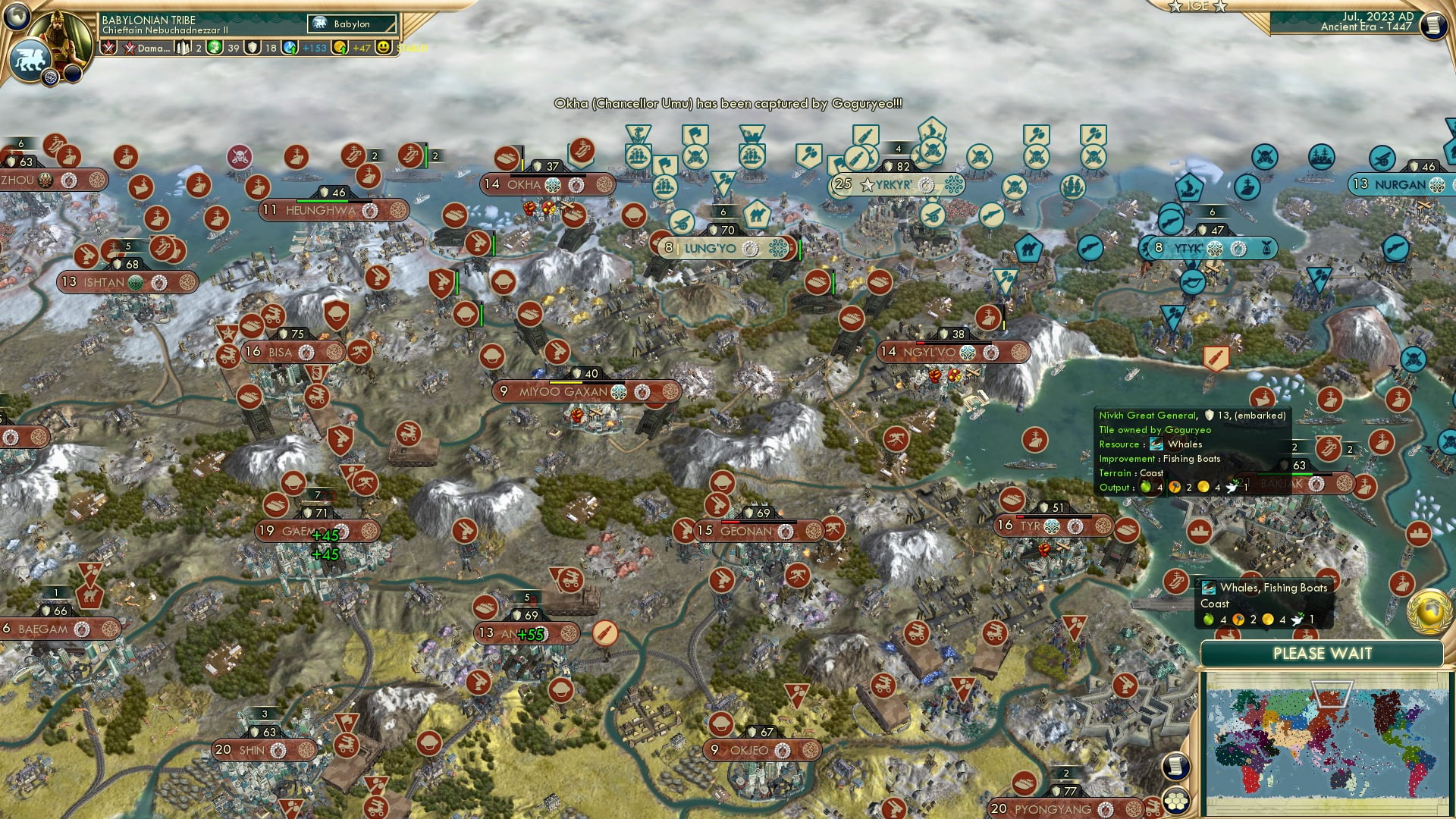Click the Miyoo Gaxan city banner
Screen dimensions: 1456x819
click(x=585, y=392)
